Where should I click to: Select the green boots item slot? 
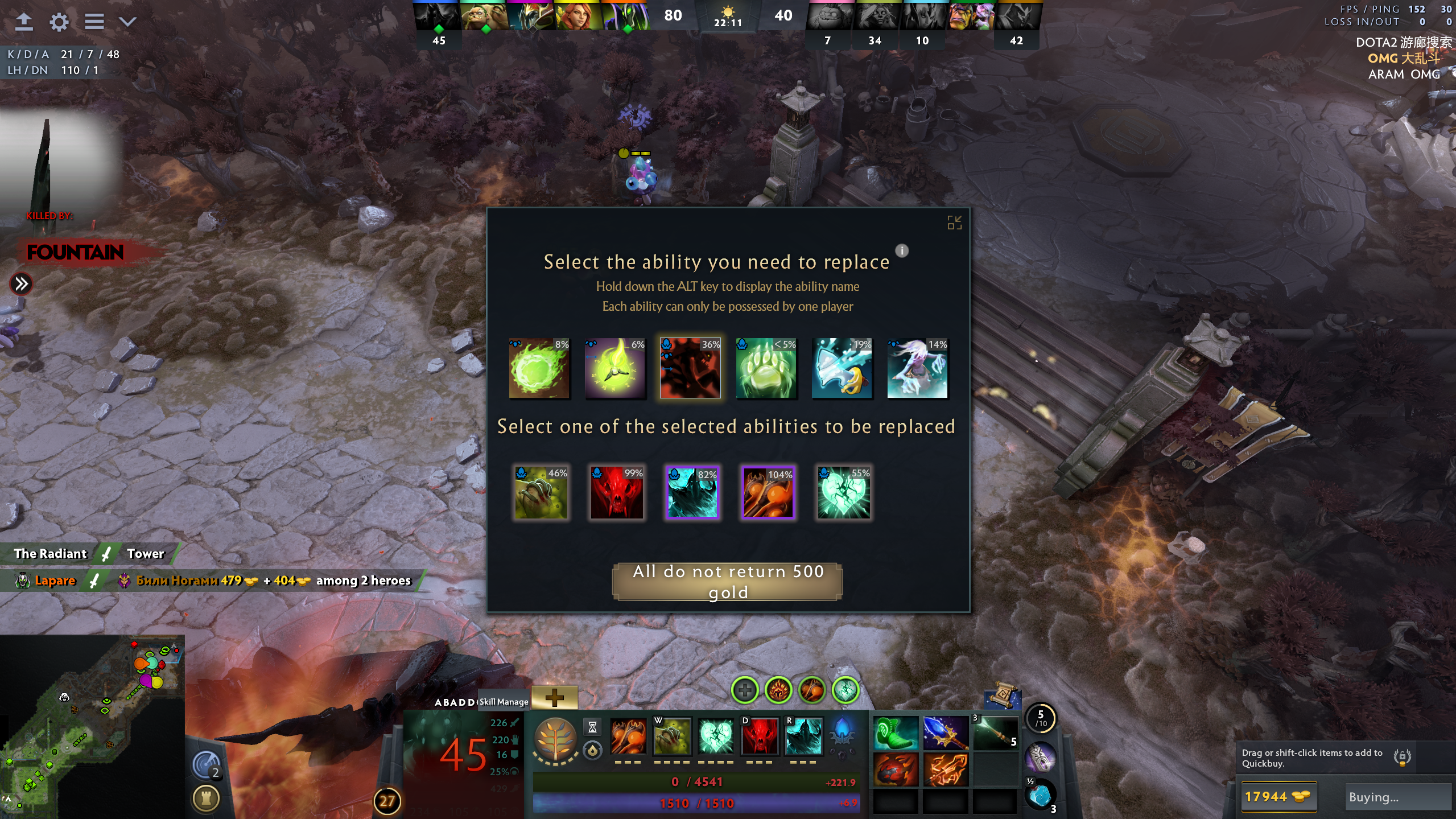[895, 732]
